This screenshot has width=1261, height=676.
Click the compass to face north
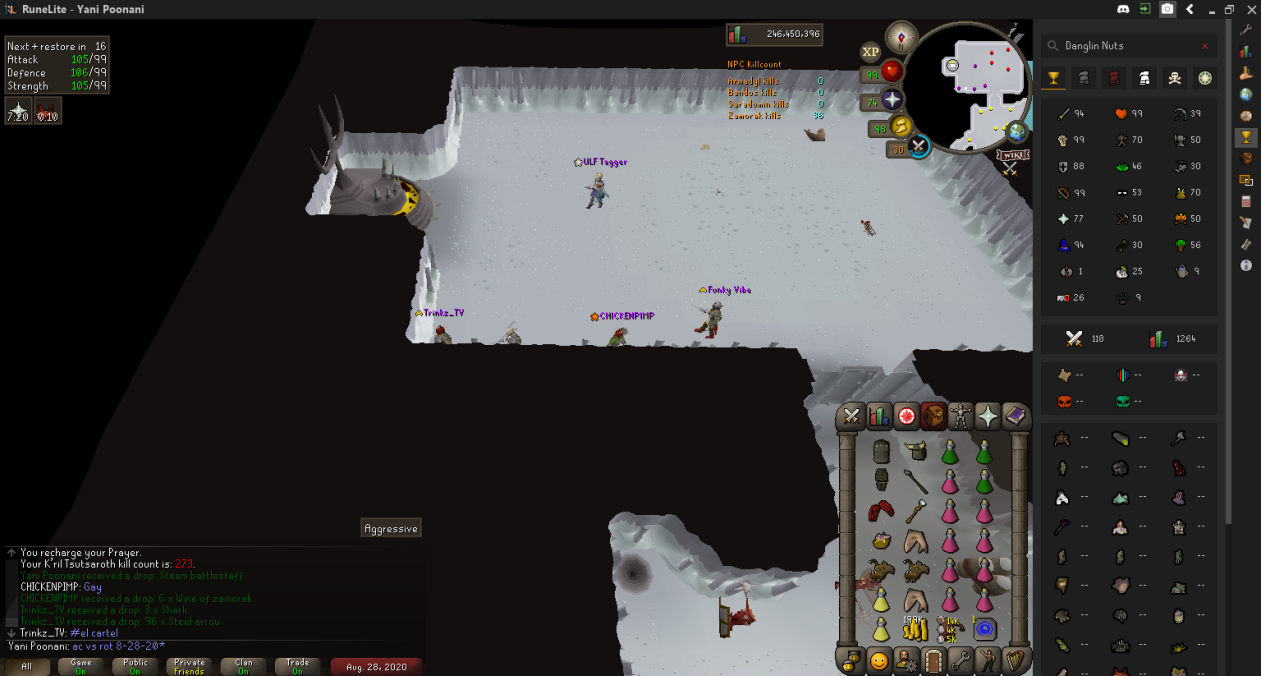tap(902, 38)
